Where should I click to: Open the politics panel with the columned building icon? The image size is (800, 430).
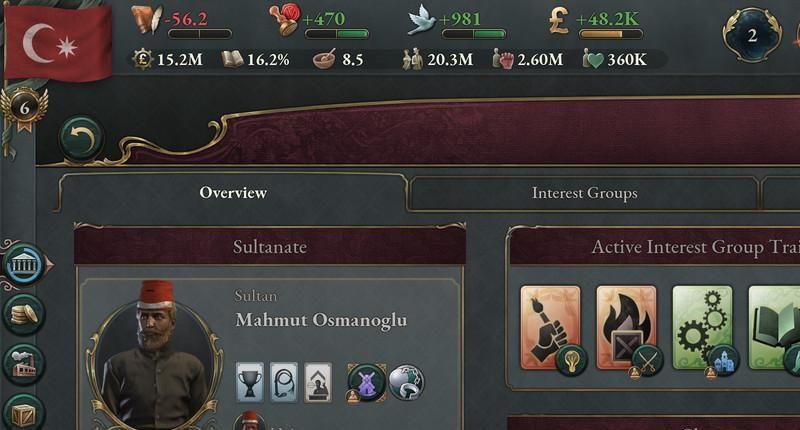pyautogui.click(x=23, y=264)
